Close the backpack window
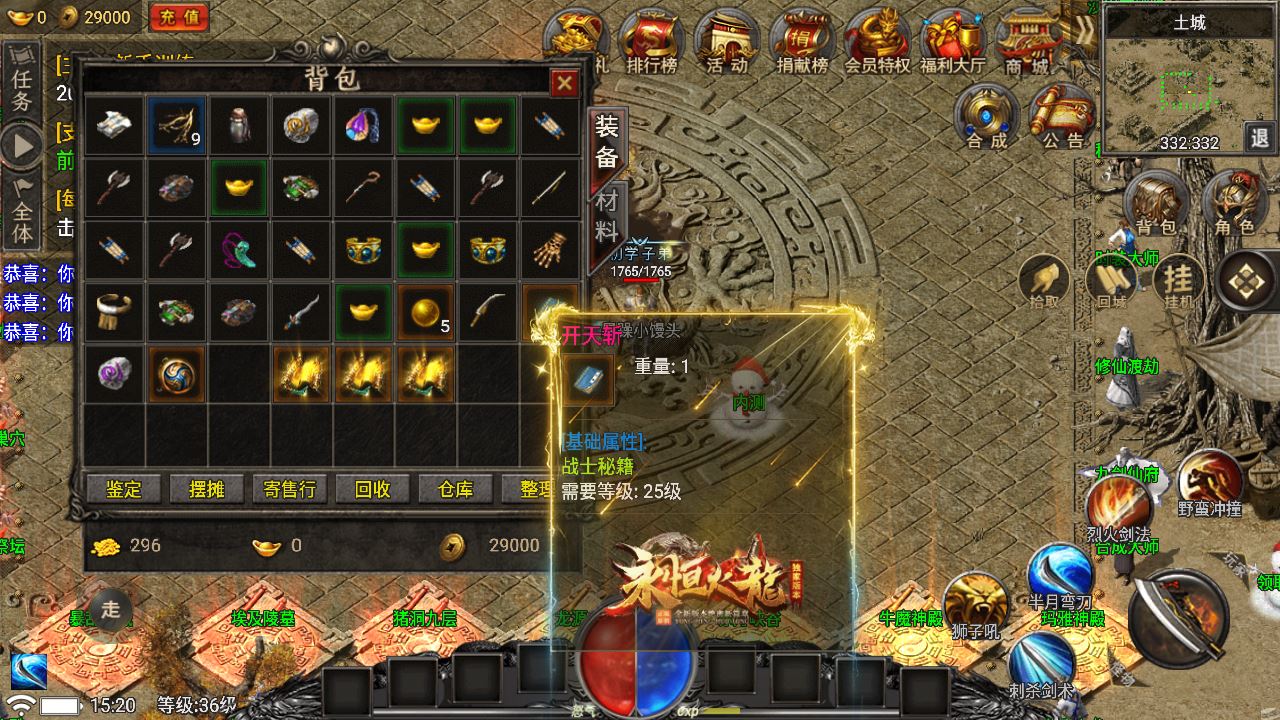Viewport: 1280px width, 720px height. 564,83
